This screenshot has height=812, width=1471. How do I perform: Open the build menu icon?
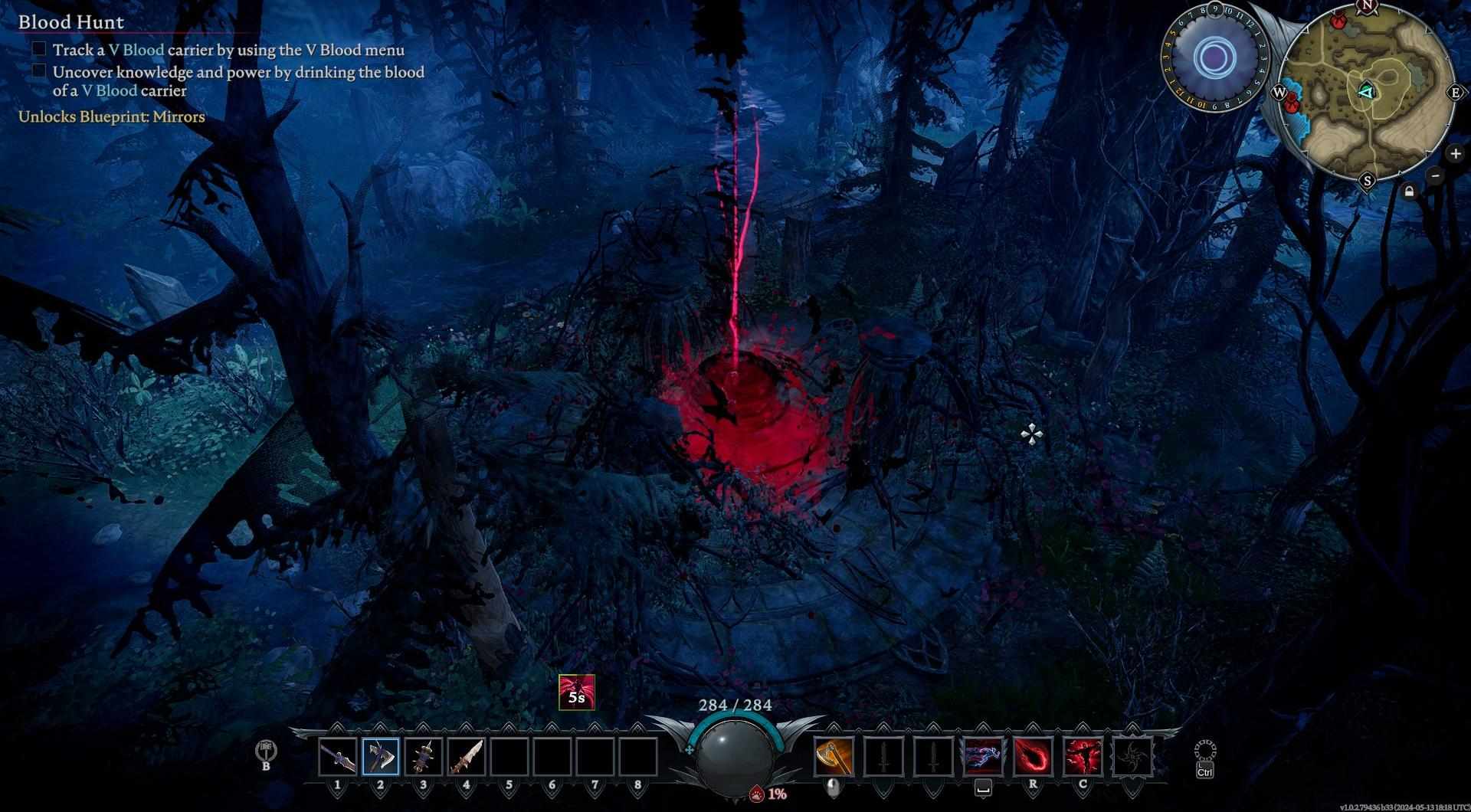(x=266, y=751)
